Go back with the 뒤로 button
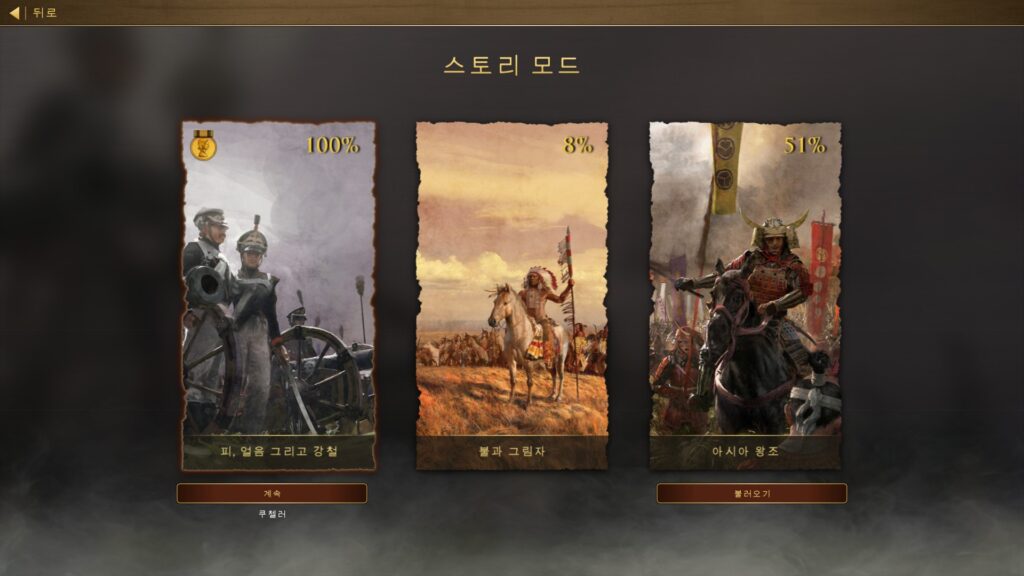 click(x=34, y=13)
